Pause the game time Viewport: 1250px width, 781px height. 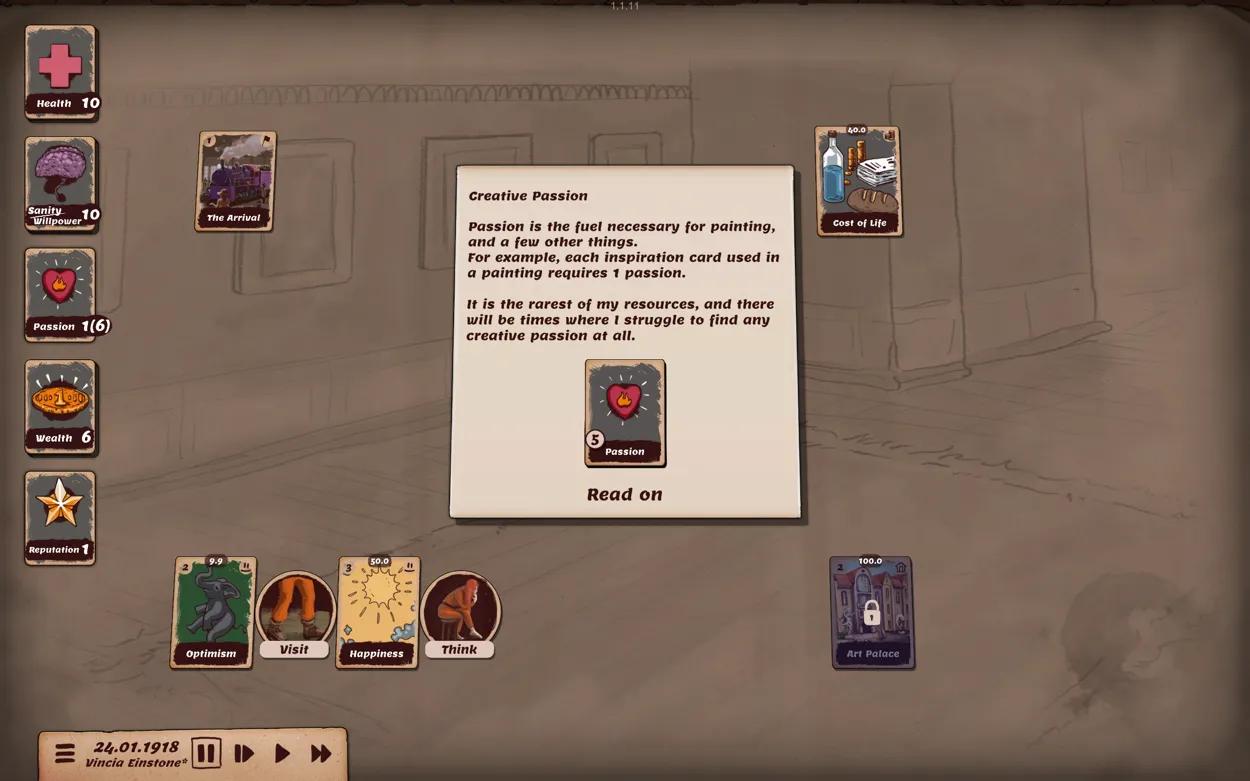(206, 753)
